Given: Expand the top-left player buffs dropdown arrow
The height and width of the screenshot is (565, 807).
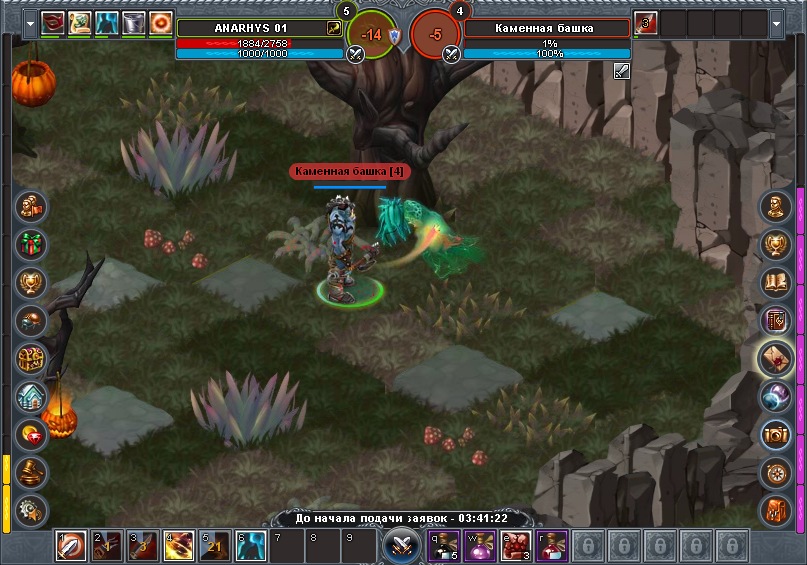Looking at the screenshot, I should point(28,23).
